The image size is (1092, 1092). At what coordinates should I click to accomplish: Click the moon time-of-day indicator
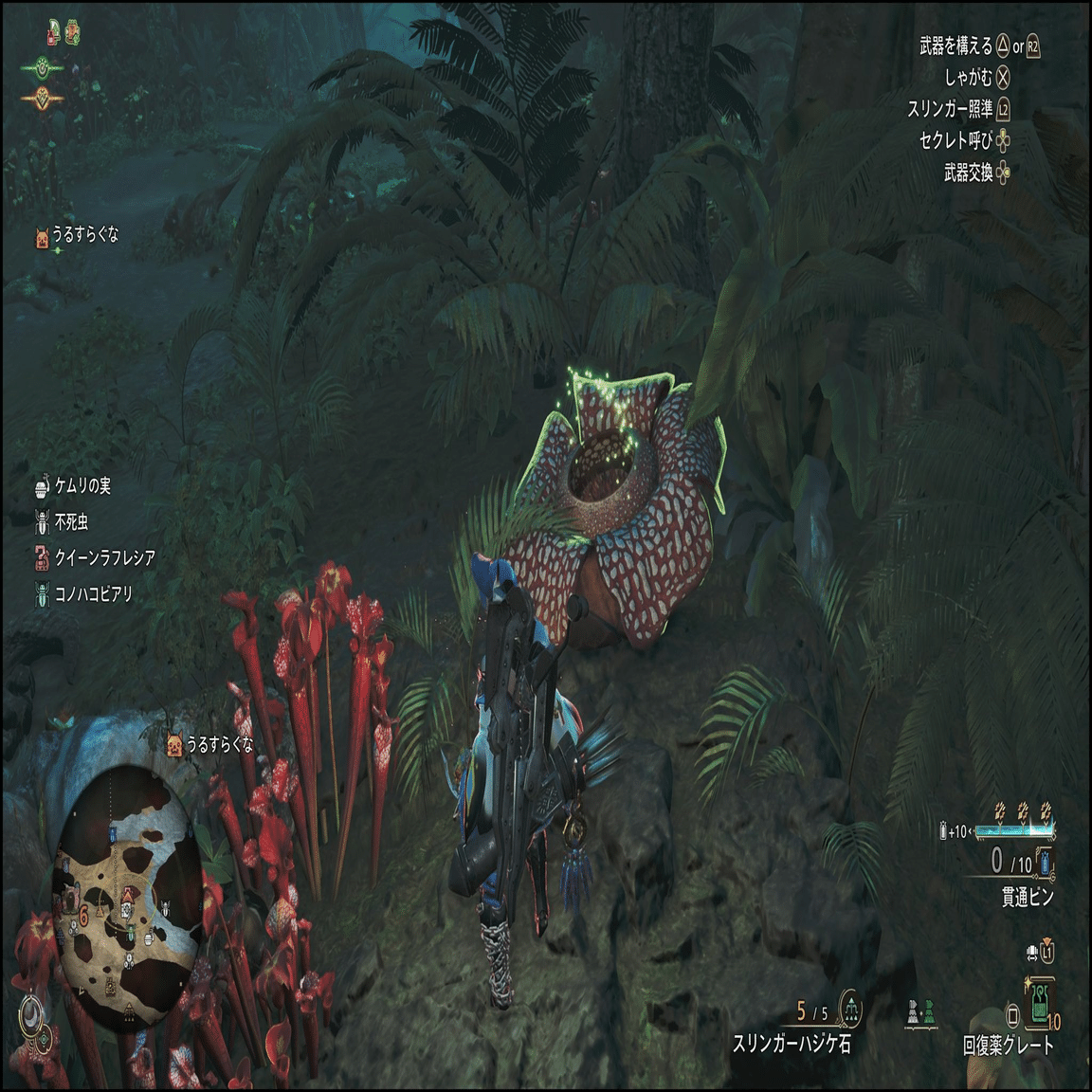[x=32, y=1013]
